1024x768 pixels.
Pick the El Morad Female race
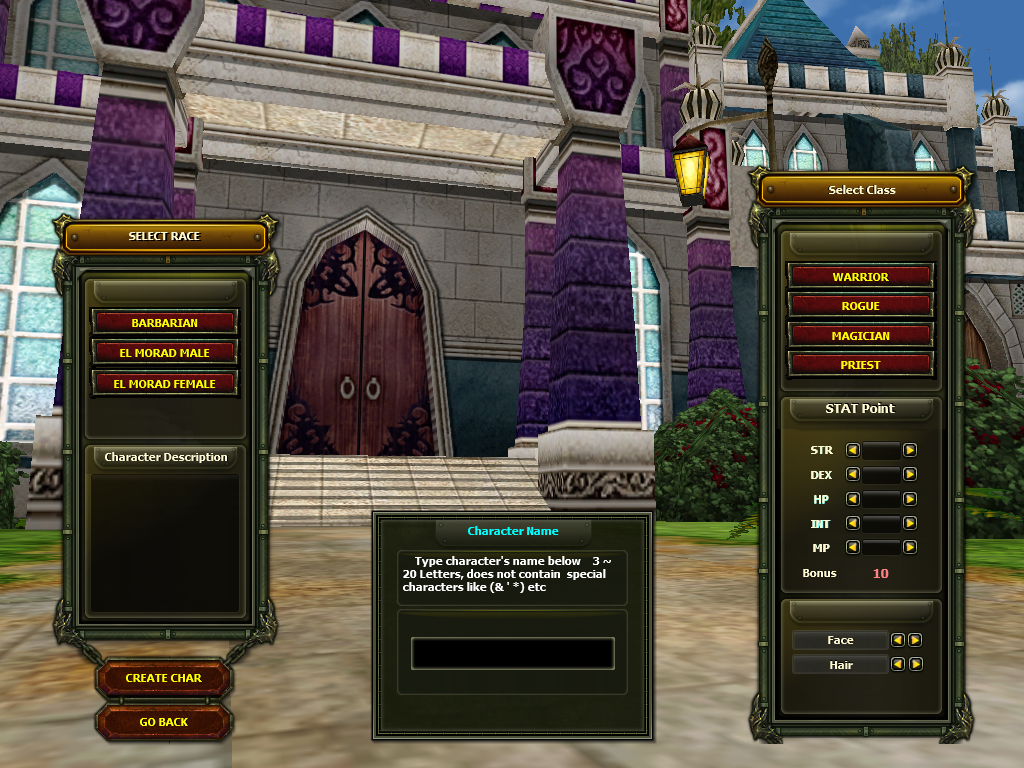164,383
